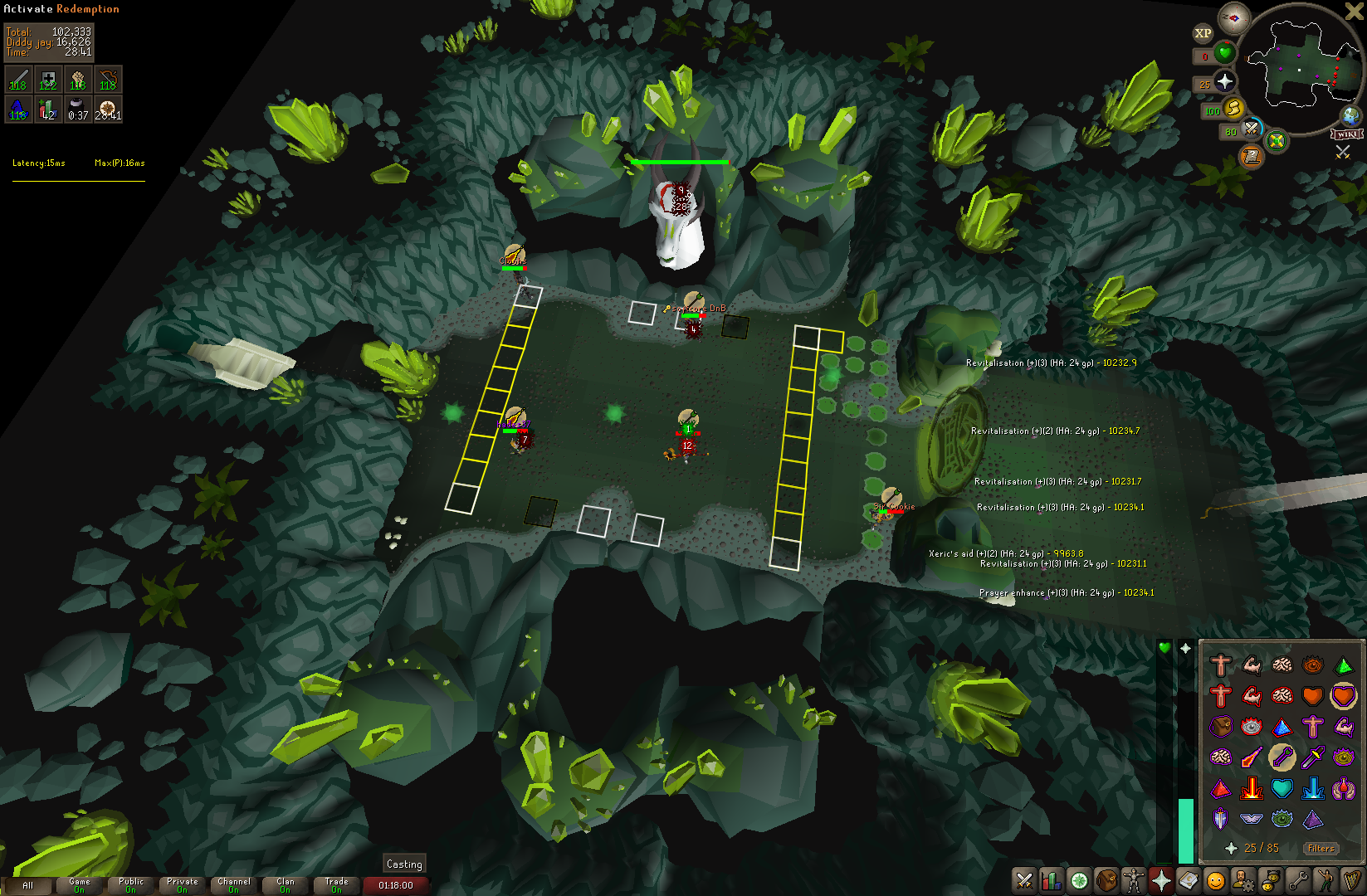
Task: Toggle quick prayers orb
Action: coord(1225,81)
